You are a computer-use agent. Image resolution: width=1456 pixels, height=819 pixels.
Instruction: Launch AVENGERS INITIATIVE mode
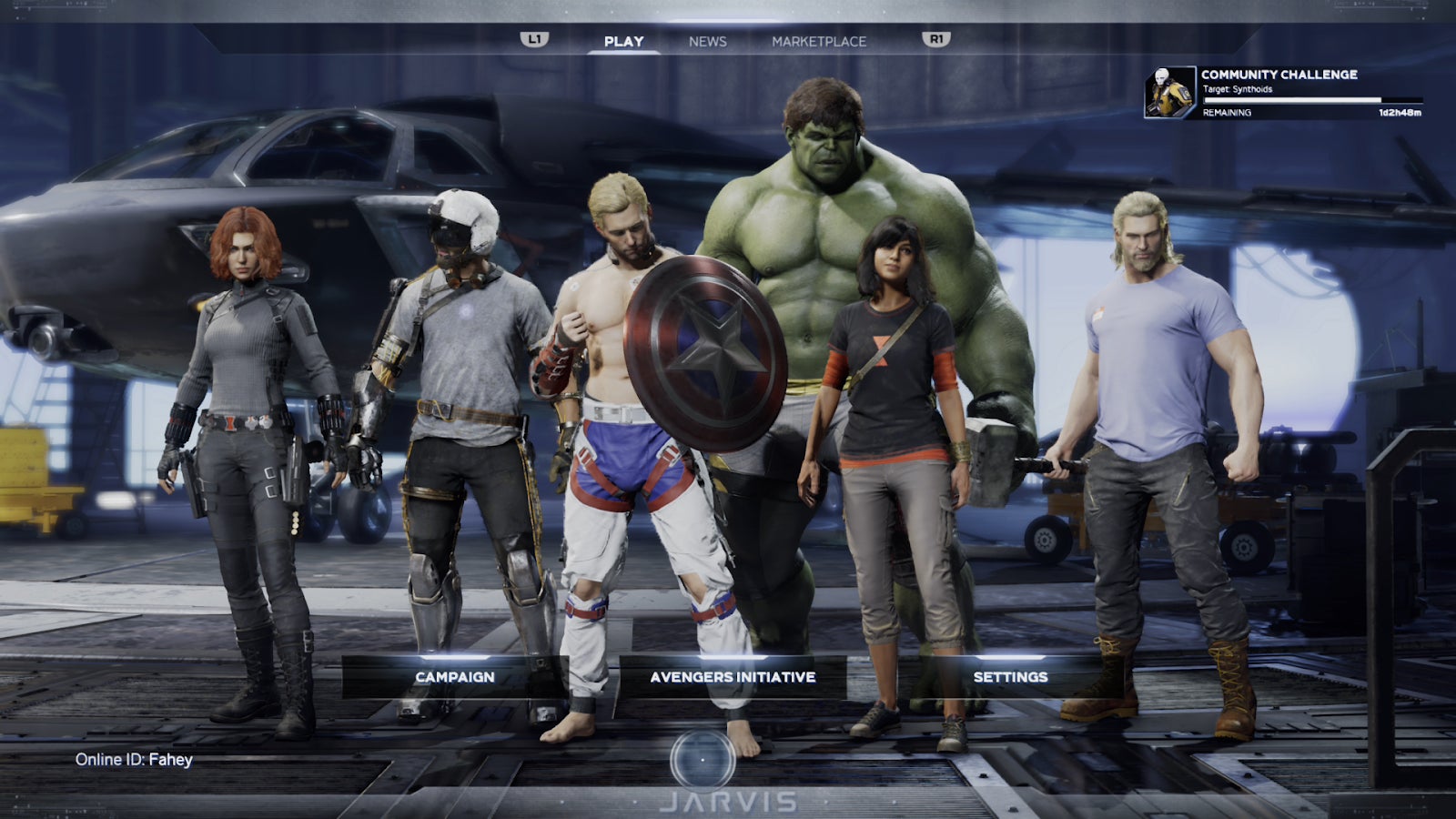[732, 677]
